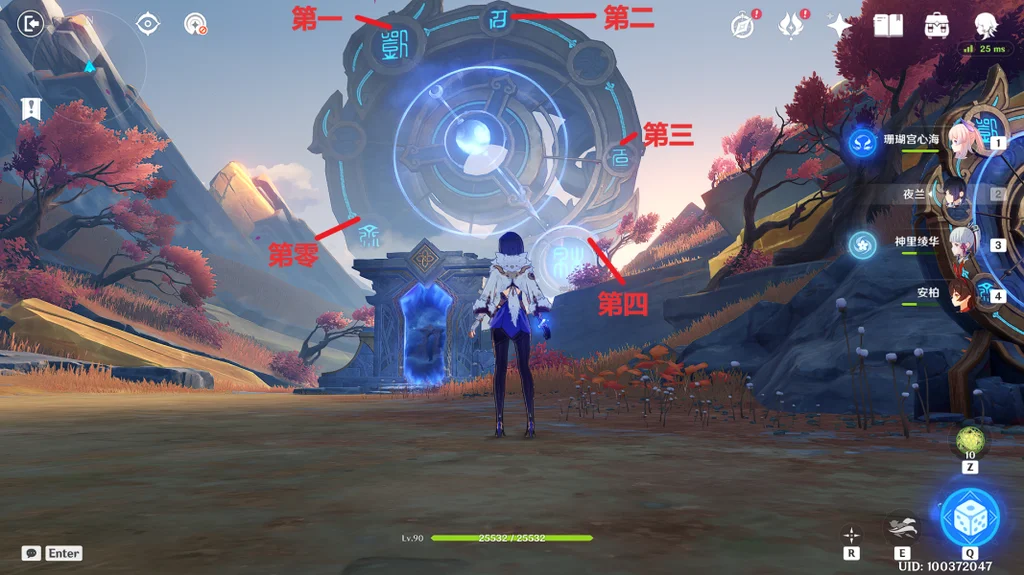Use the green gadget with count 10
Viewport: 1024px width, 575px height.
(969, 439)
